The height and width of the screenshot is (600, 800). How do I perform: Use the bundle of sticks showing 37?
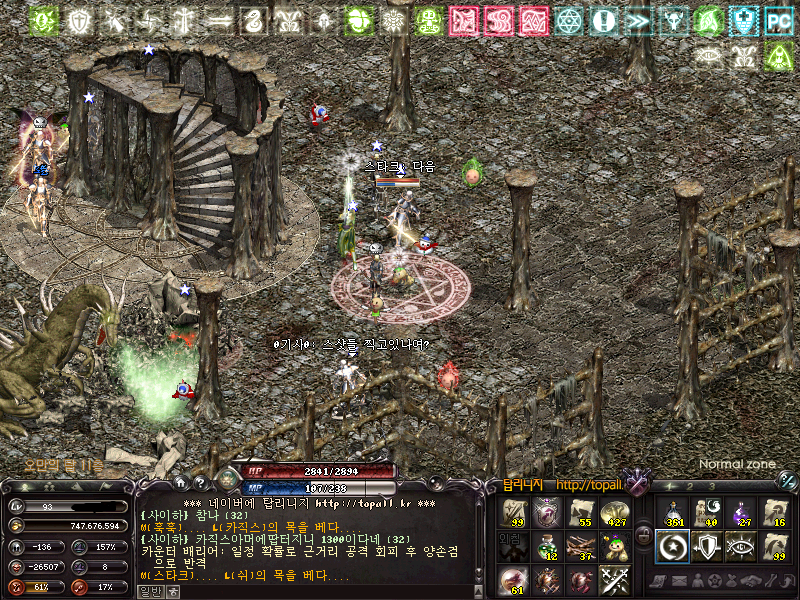tap(580, 547)
